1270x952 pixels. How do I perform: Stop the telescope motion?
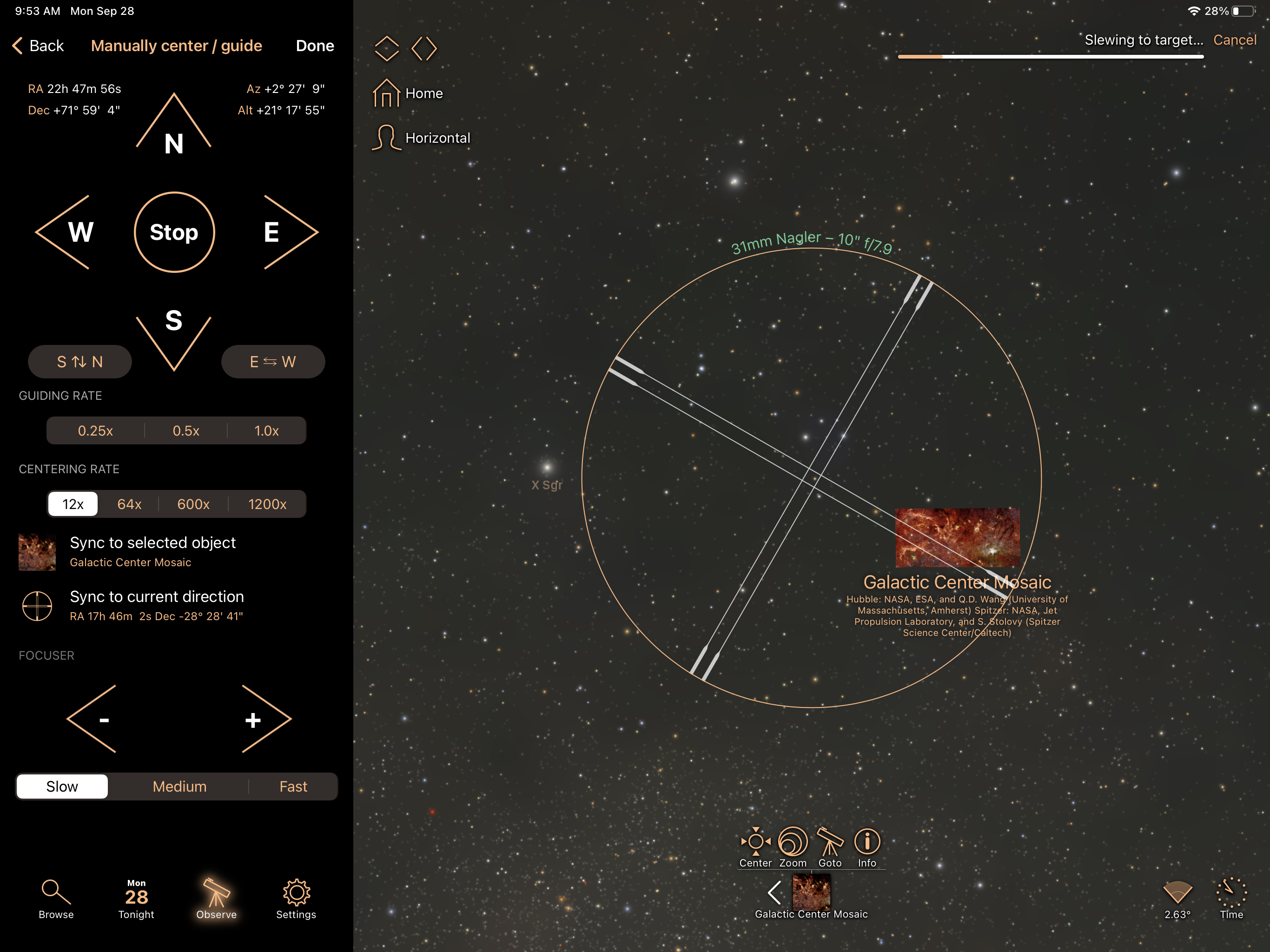(x=174, y=232)
